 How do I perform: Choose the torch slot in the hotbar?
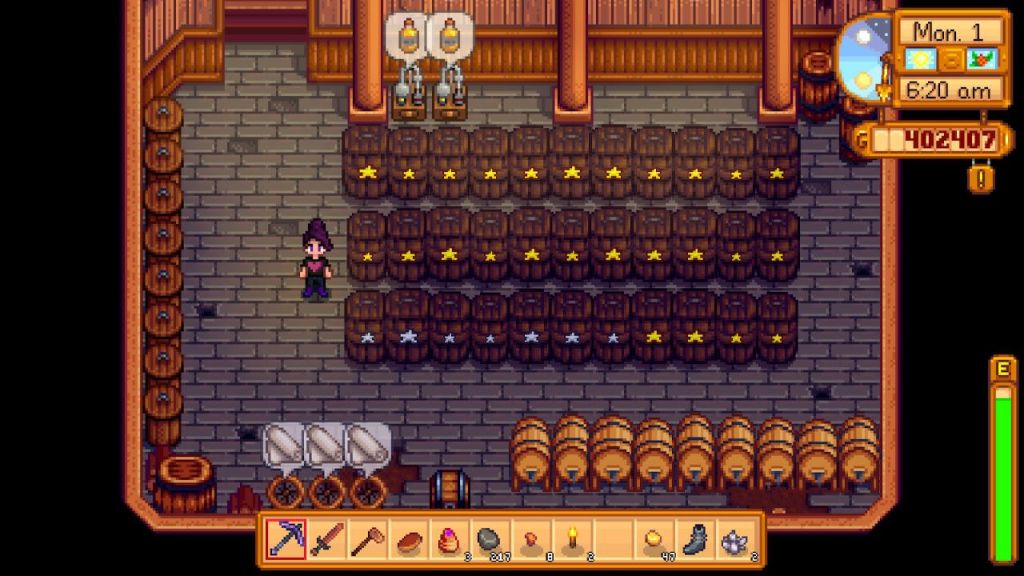[x=573, y=541]
